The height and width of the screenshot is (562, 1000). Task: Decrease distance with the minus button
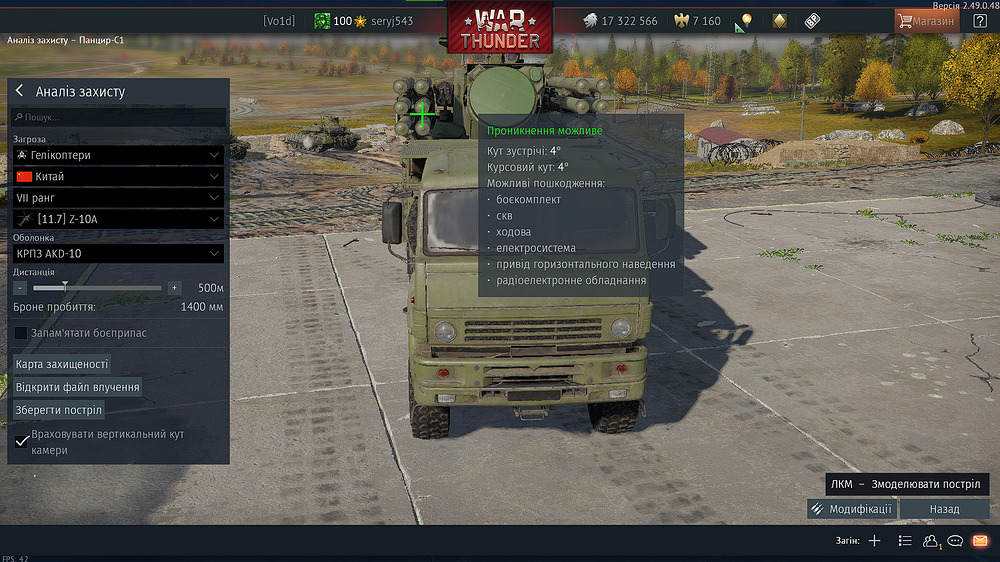pyautogui.click(x=20, y=288)
